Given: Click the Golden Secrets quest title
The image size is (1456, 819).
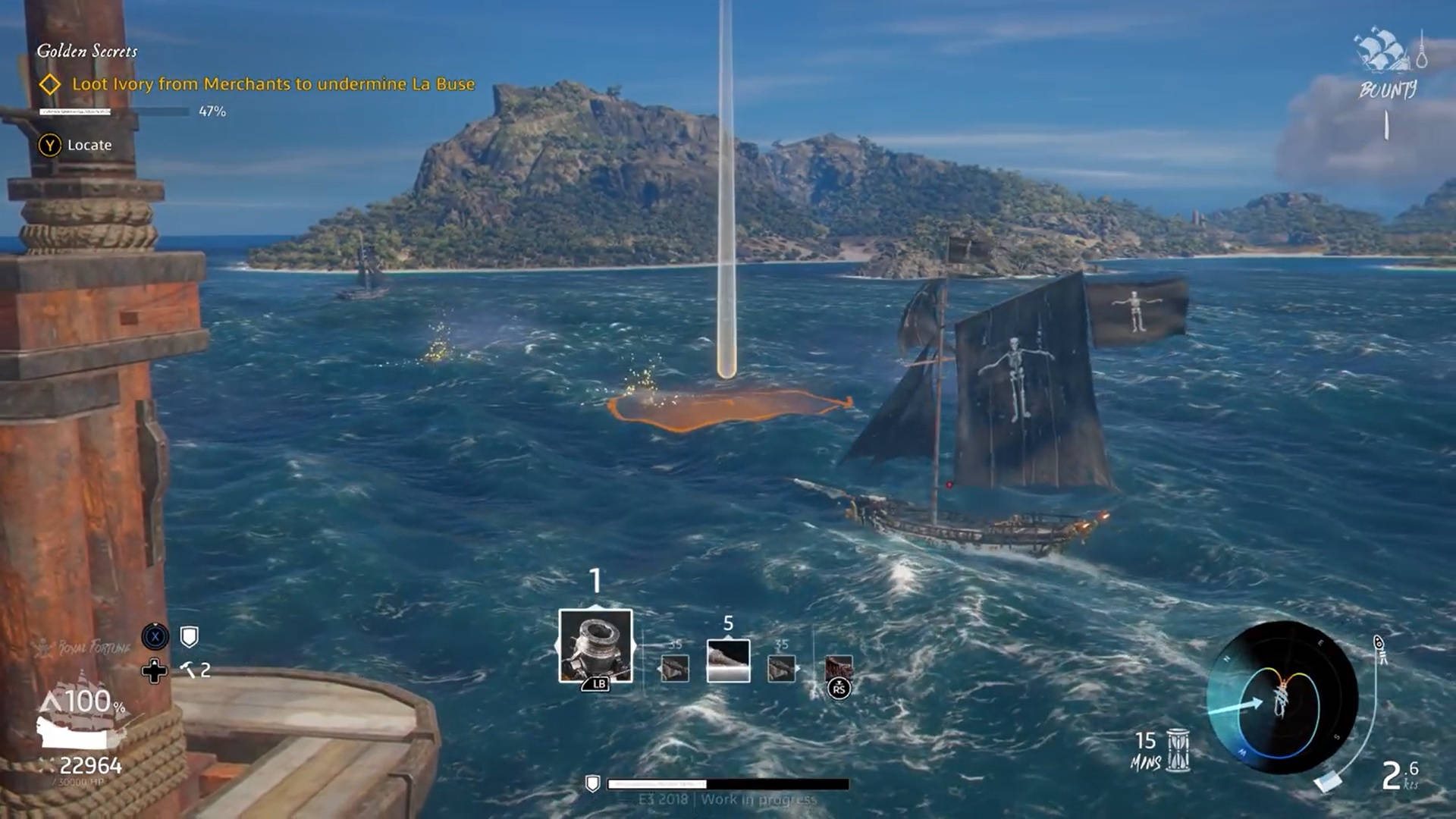Looking at the screenshot, I should click(x=87, y=51).
